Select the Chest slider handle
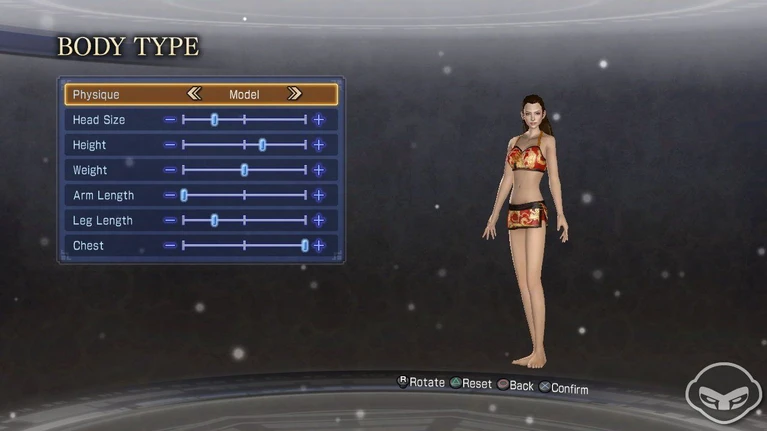 [305, 245]
